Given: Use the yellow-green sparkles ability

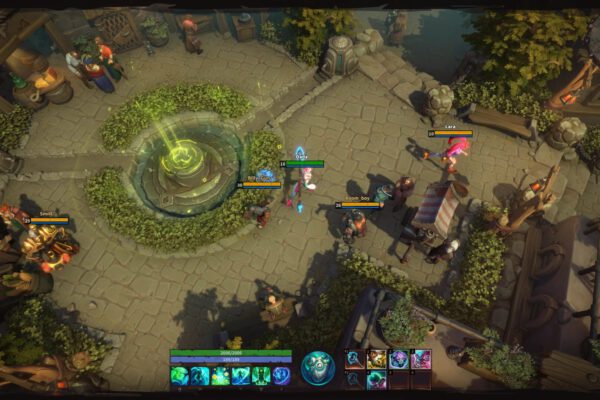Looking at the screenshot, I should coord(220,375).
